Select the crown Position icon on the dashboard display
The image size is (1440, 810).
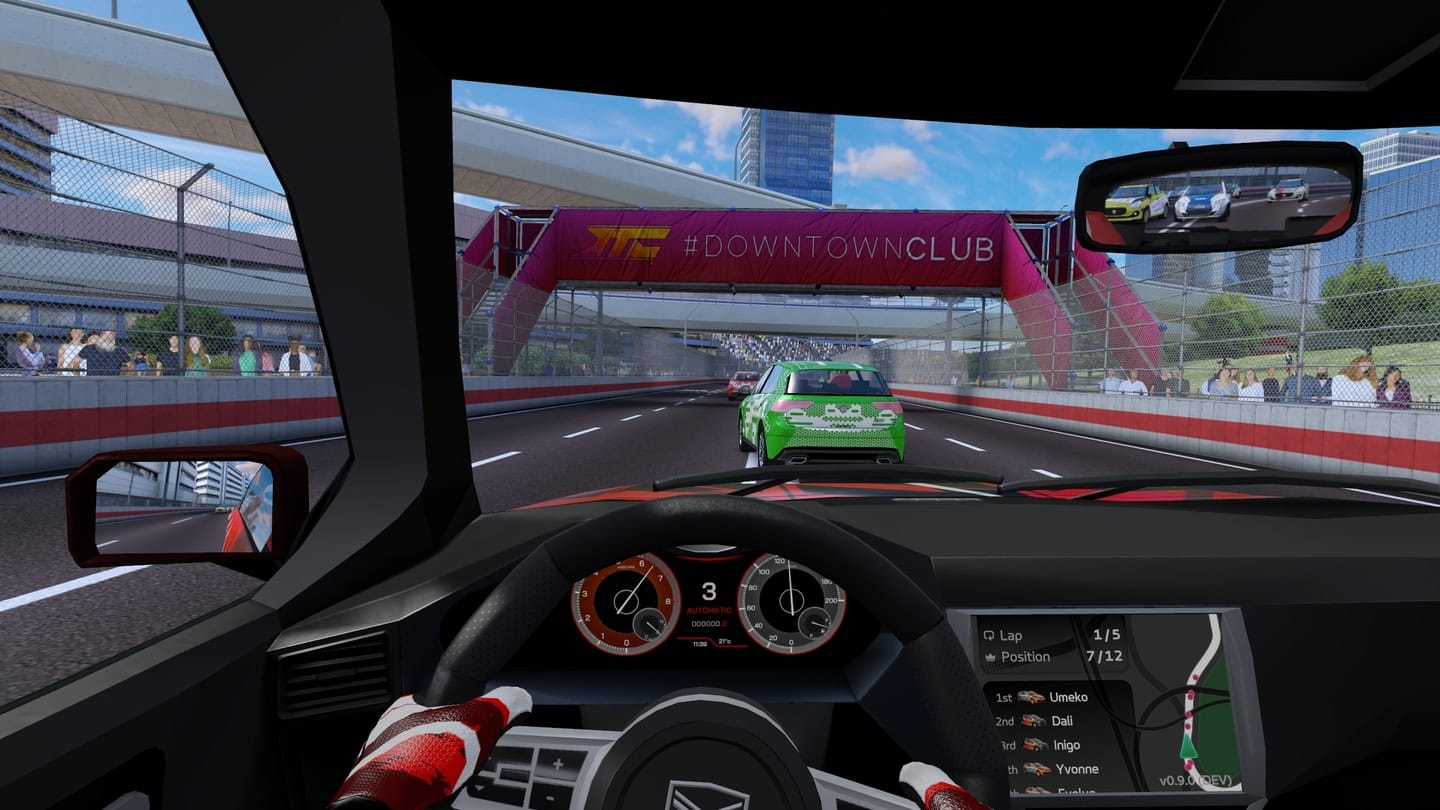991,657
